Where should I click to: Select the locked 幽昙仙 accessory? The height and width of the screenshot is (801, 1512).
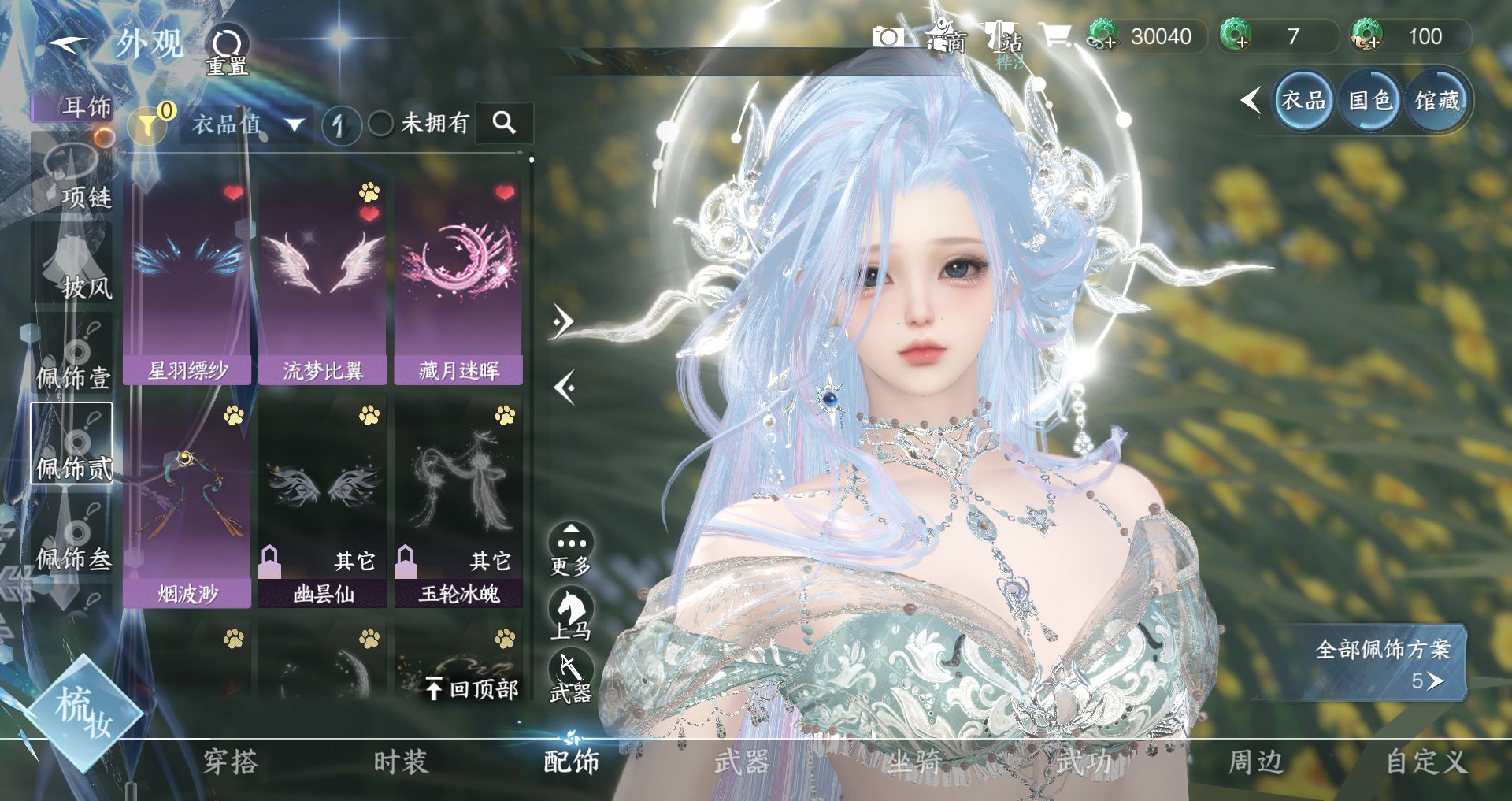tap(323, 504)
